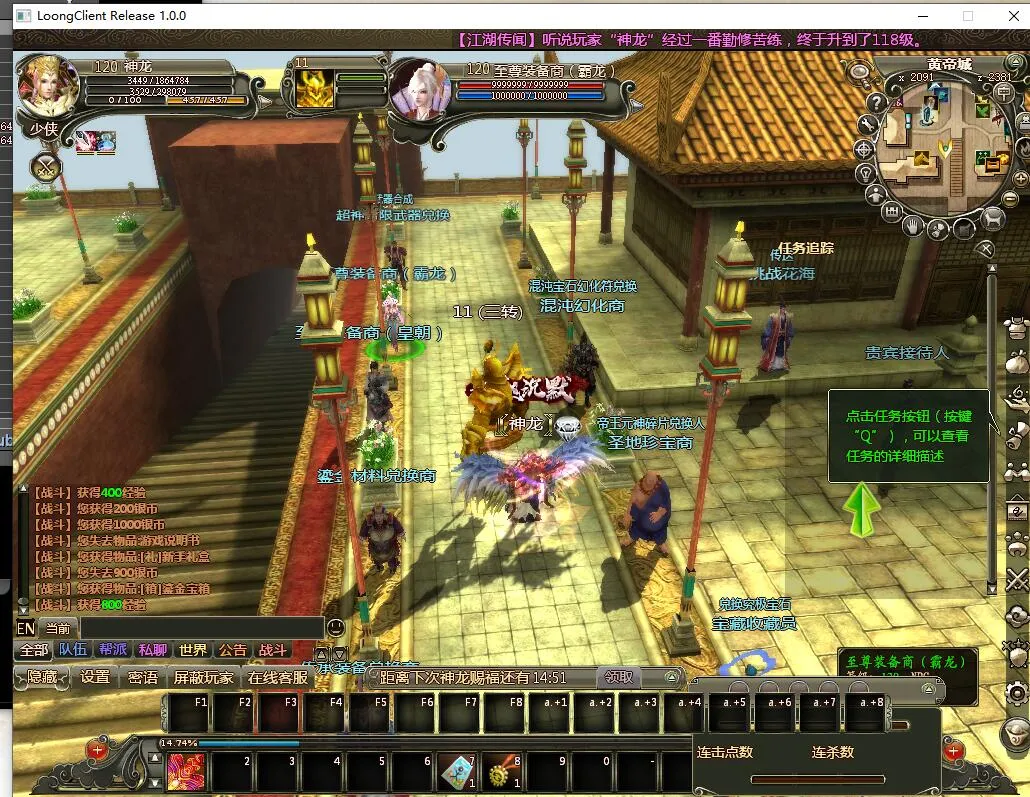Open 在线客服 online customer service

tap(278, 677)
